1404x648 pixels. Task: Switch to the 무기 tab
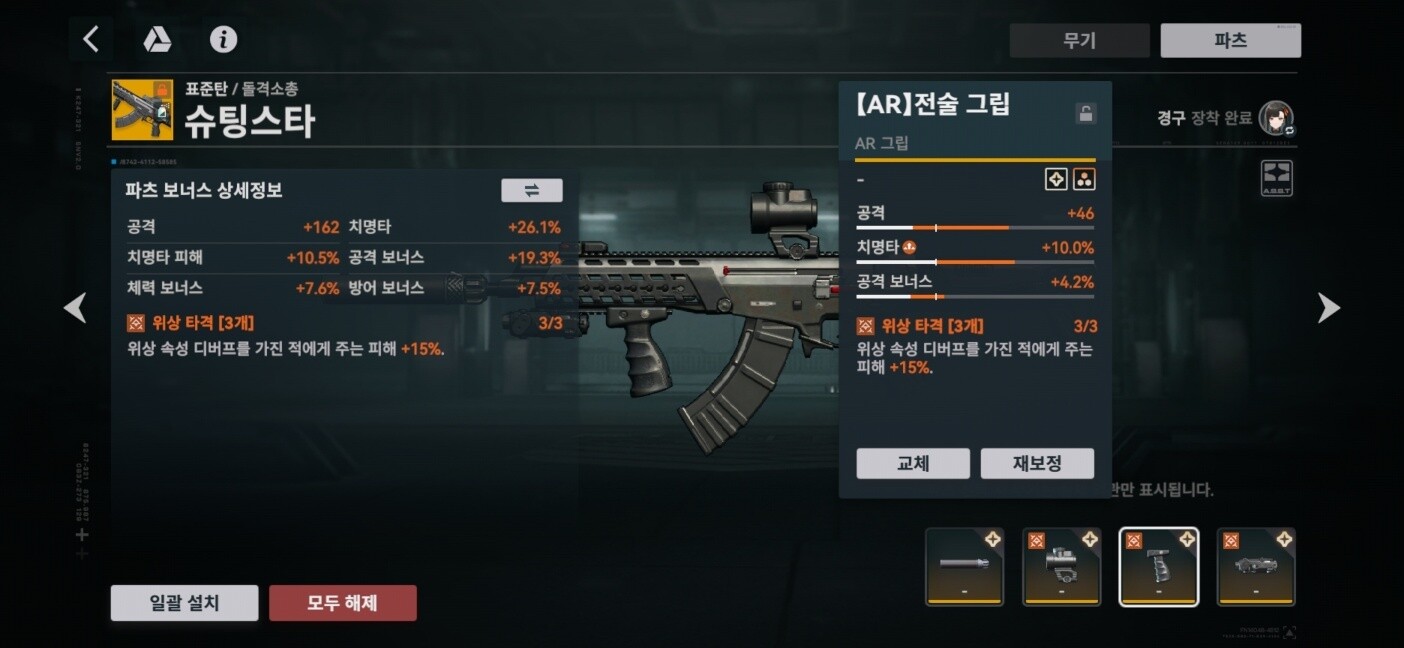(1079, 40)
